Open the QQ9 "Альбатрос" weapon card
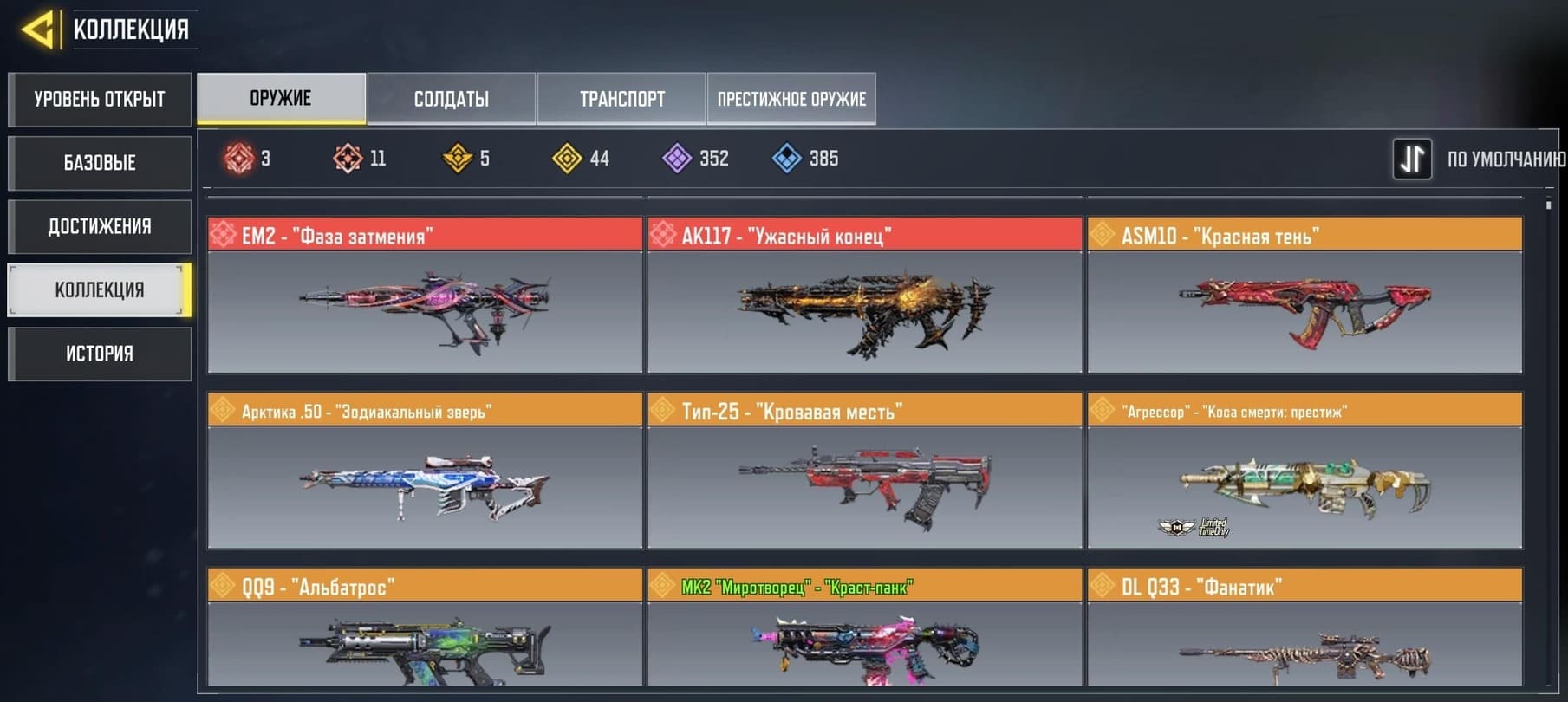Screen dimensions: 1568x702 425,630
